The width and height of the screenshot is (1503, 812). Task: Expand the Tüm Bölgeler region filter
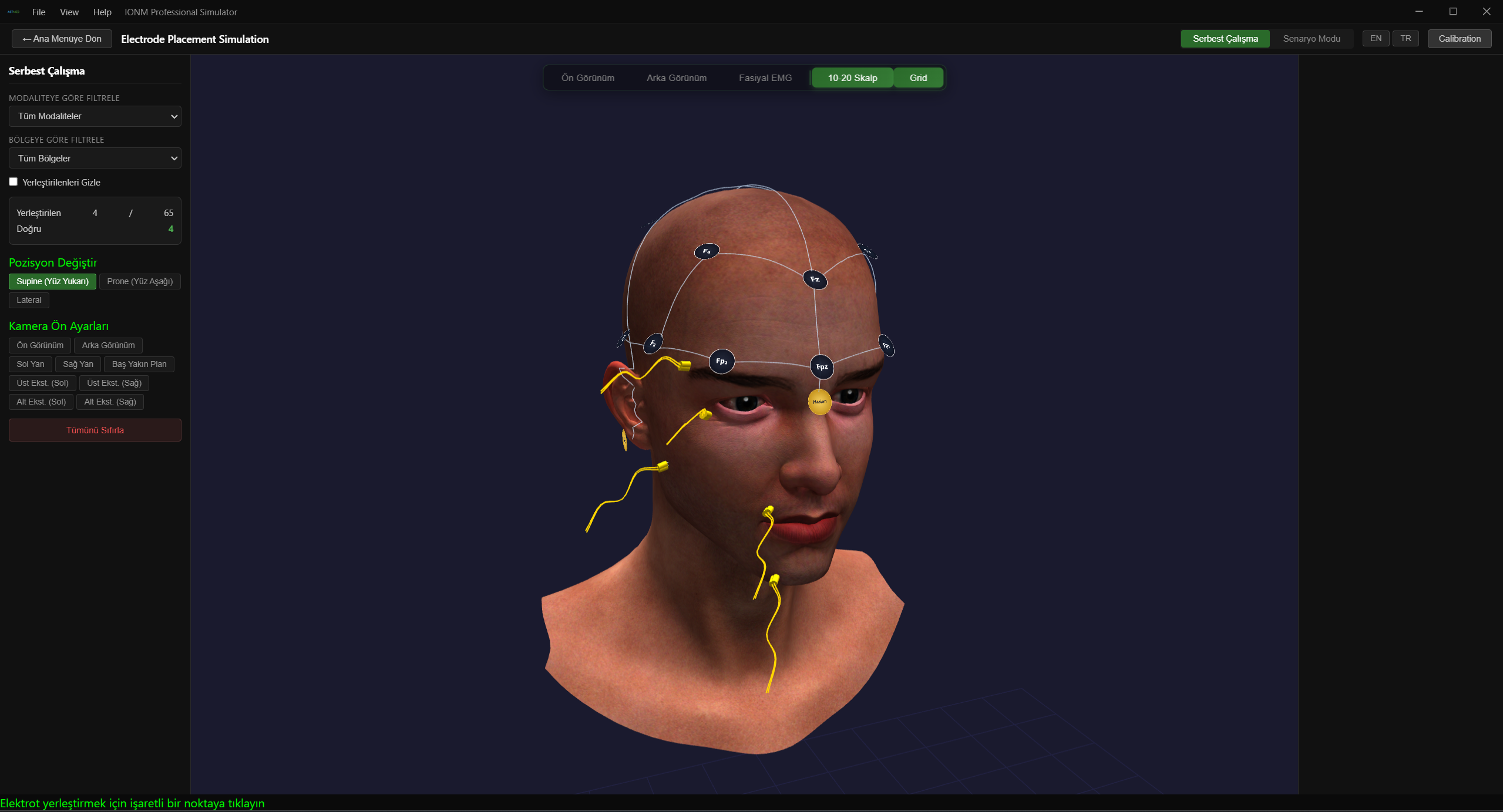tap(95, 159)
